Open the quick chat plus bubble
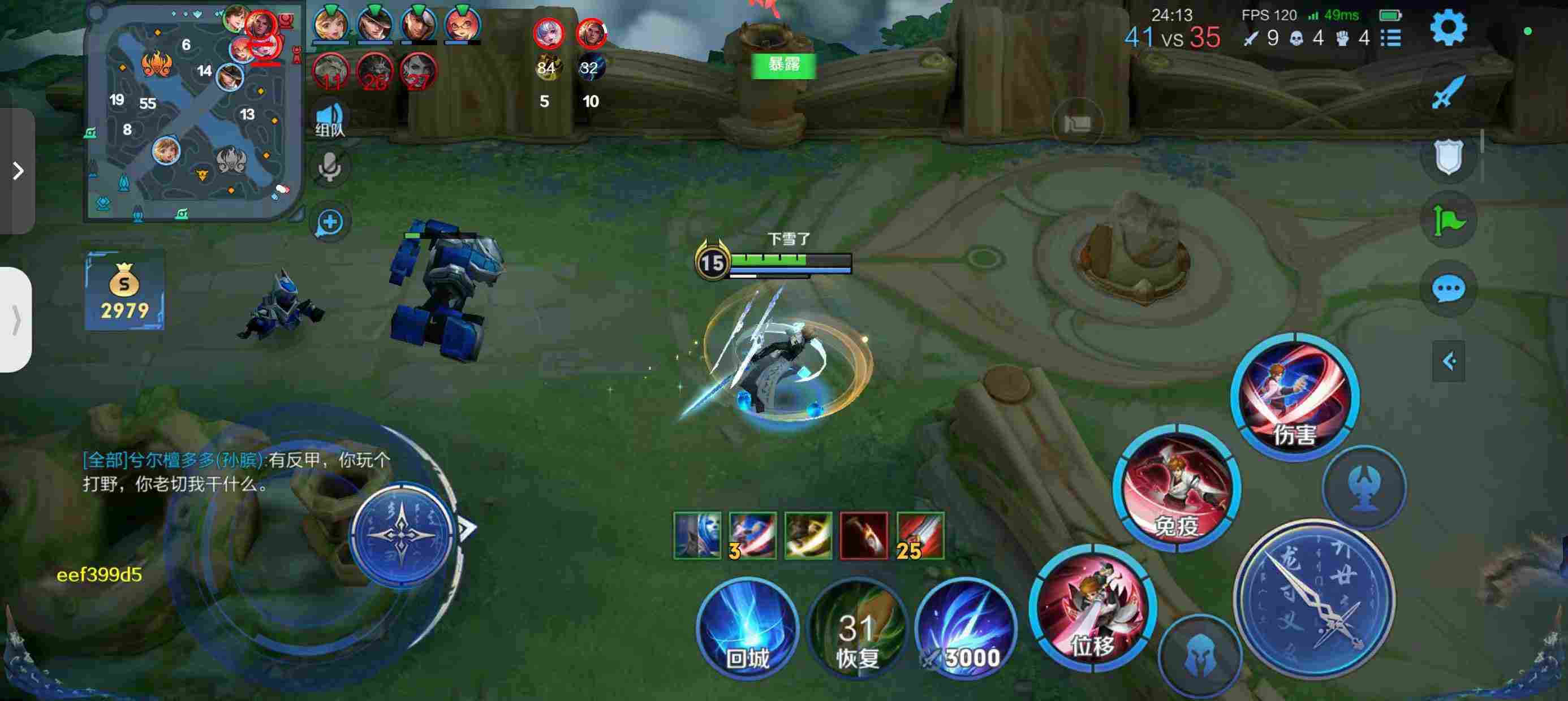1568x701 pixels. [x=330, y=222]
